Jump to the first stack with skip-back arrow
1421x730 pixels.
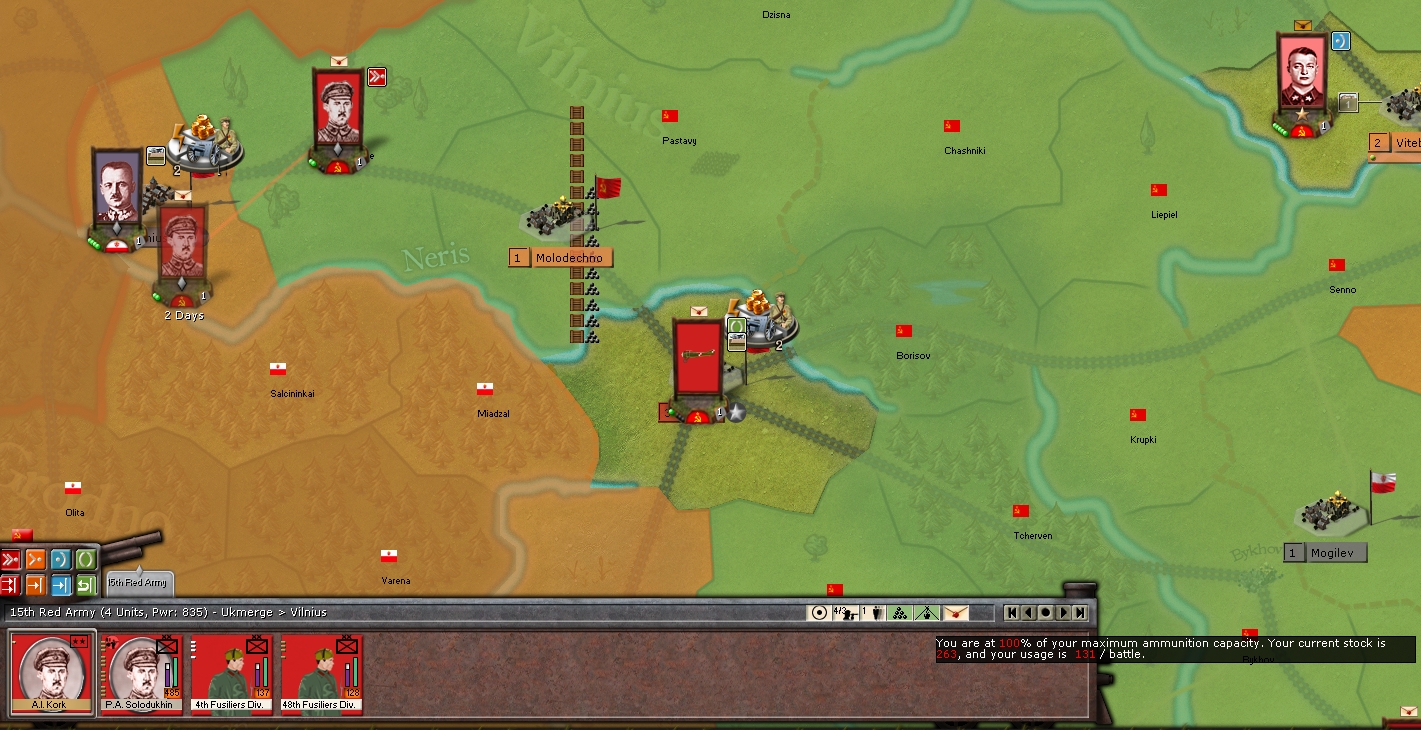[1012, 612]
